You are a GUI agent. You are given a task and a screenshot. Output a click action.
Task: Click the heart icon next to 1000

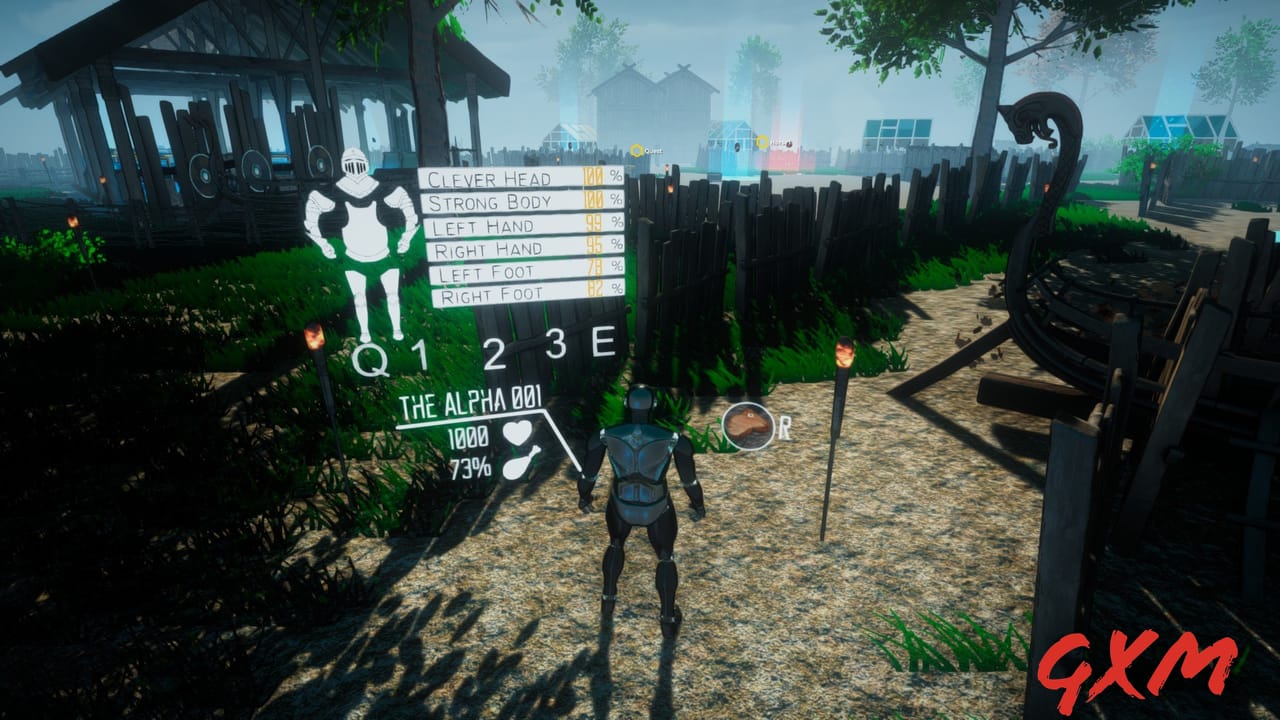click(517, 431)
